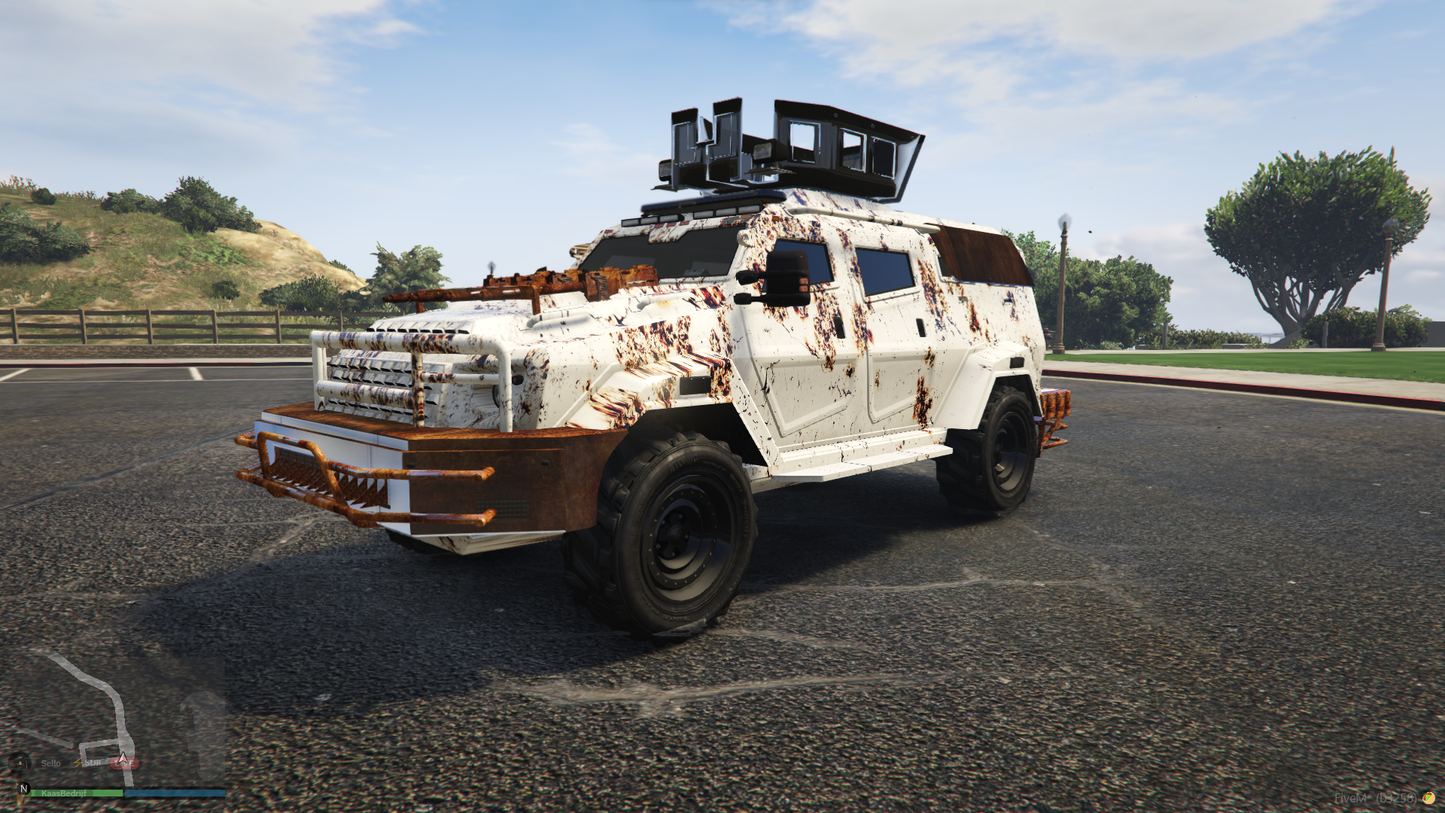Toggle the LIVE broadcast indicator

[x=124, y=763]
